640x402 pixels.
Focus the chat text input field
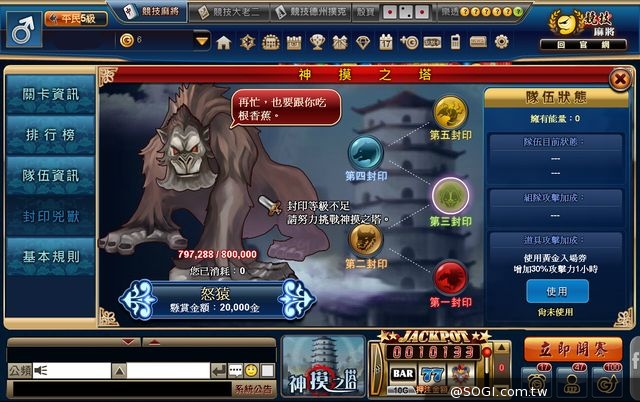[166, 371]
